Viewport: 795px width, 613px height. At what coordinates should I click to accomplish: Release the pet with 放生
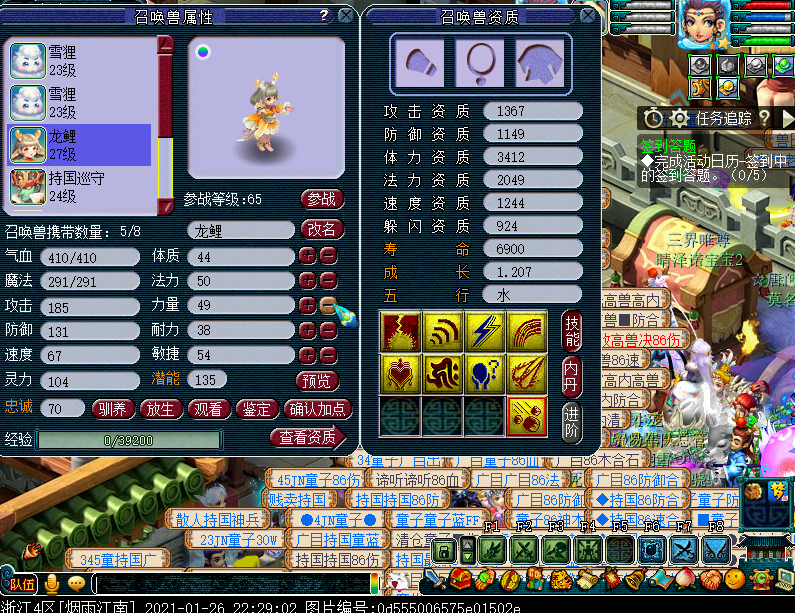pos(160,408)
